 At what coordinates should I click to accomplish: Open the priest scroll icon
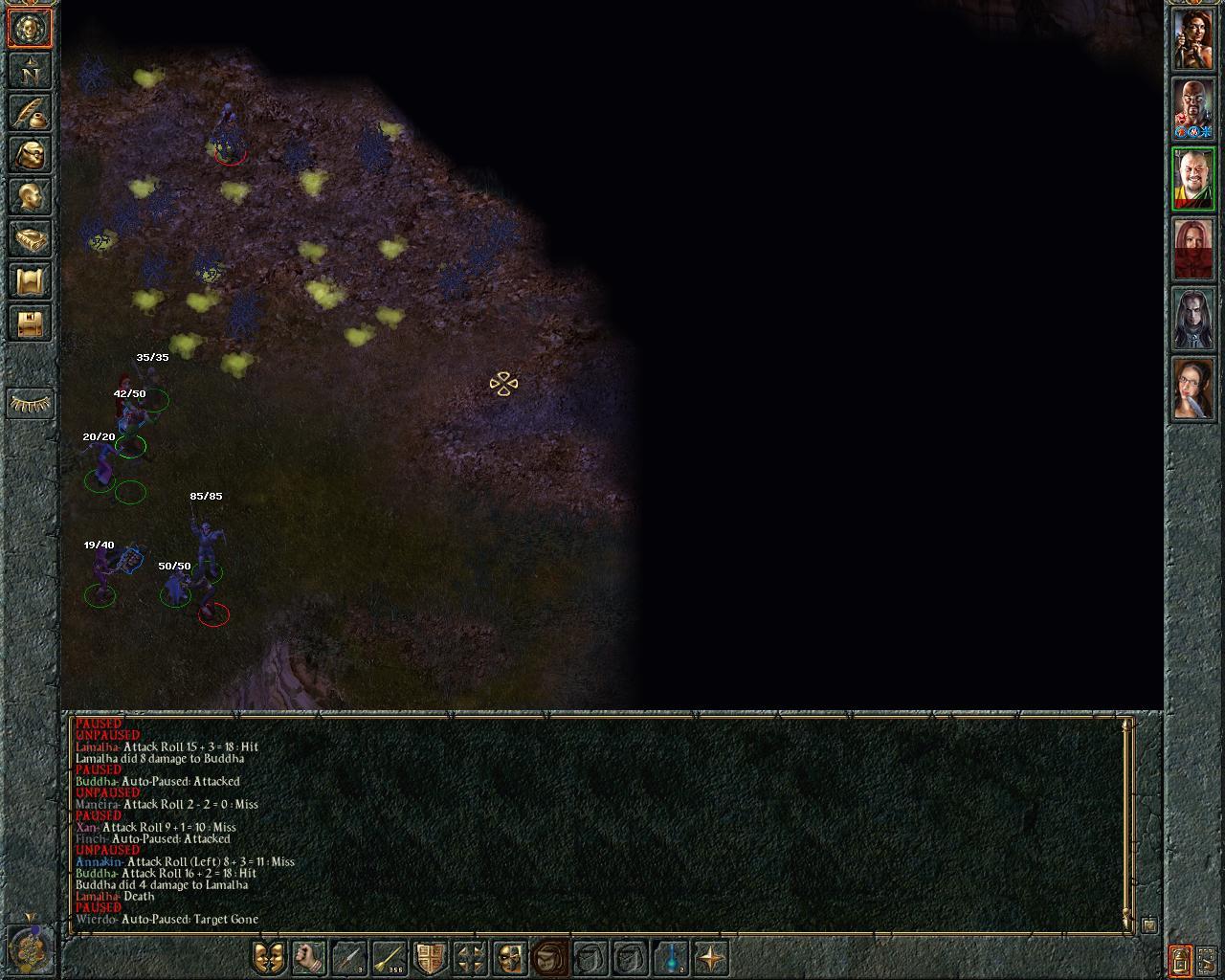coord(31,281)
